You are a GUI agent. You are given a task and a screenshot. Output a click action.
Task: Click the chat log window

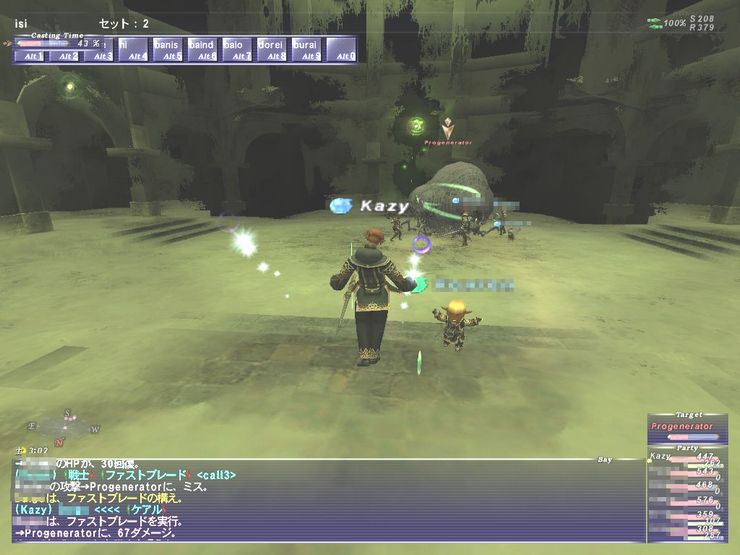pyautogui.click(x=320, y=499)
